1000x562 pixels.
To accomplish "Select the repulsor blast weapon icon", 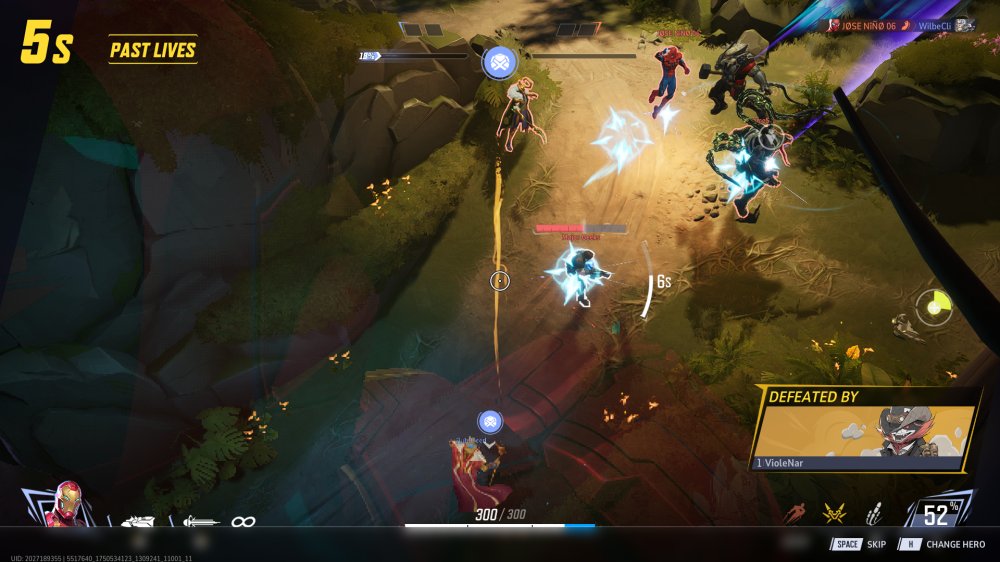I will [x=136, y=521].
